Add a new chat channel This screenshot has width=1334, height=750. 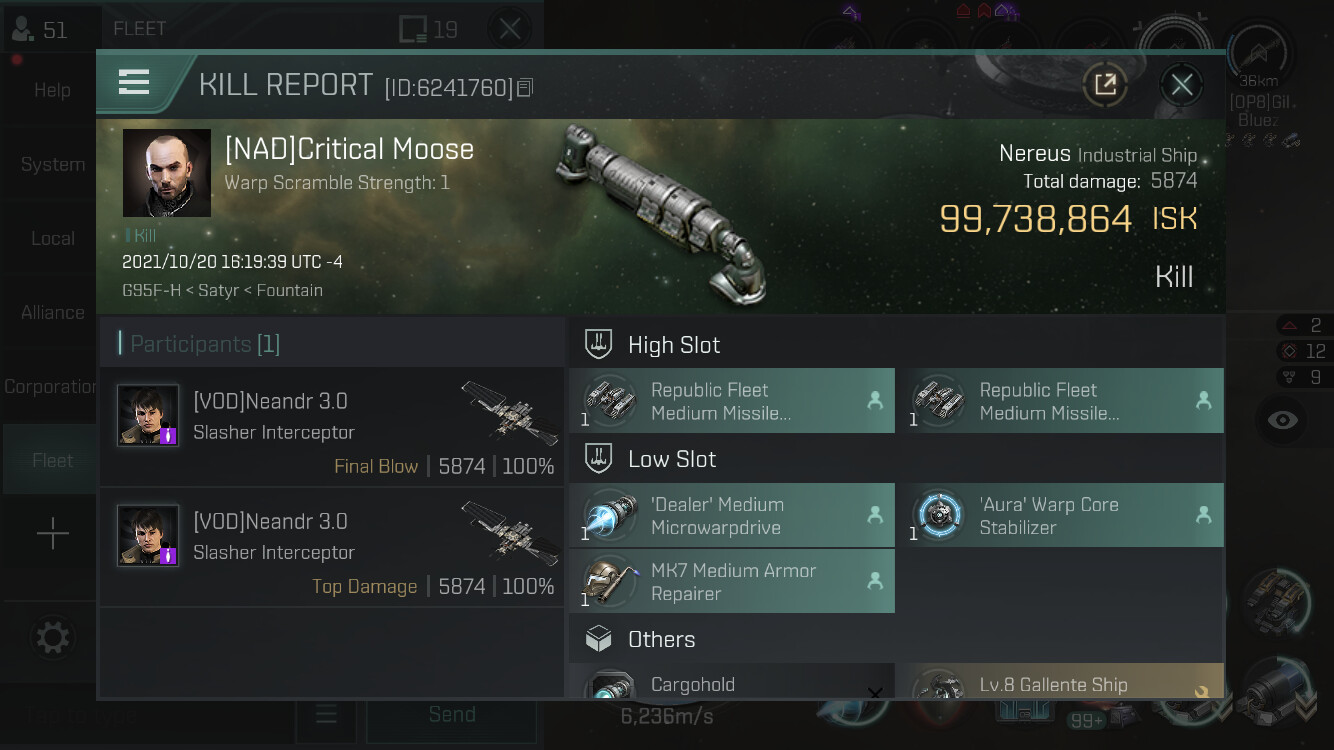pos(52,534)
